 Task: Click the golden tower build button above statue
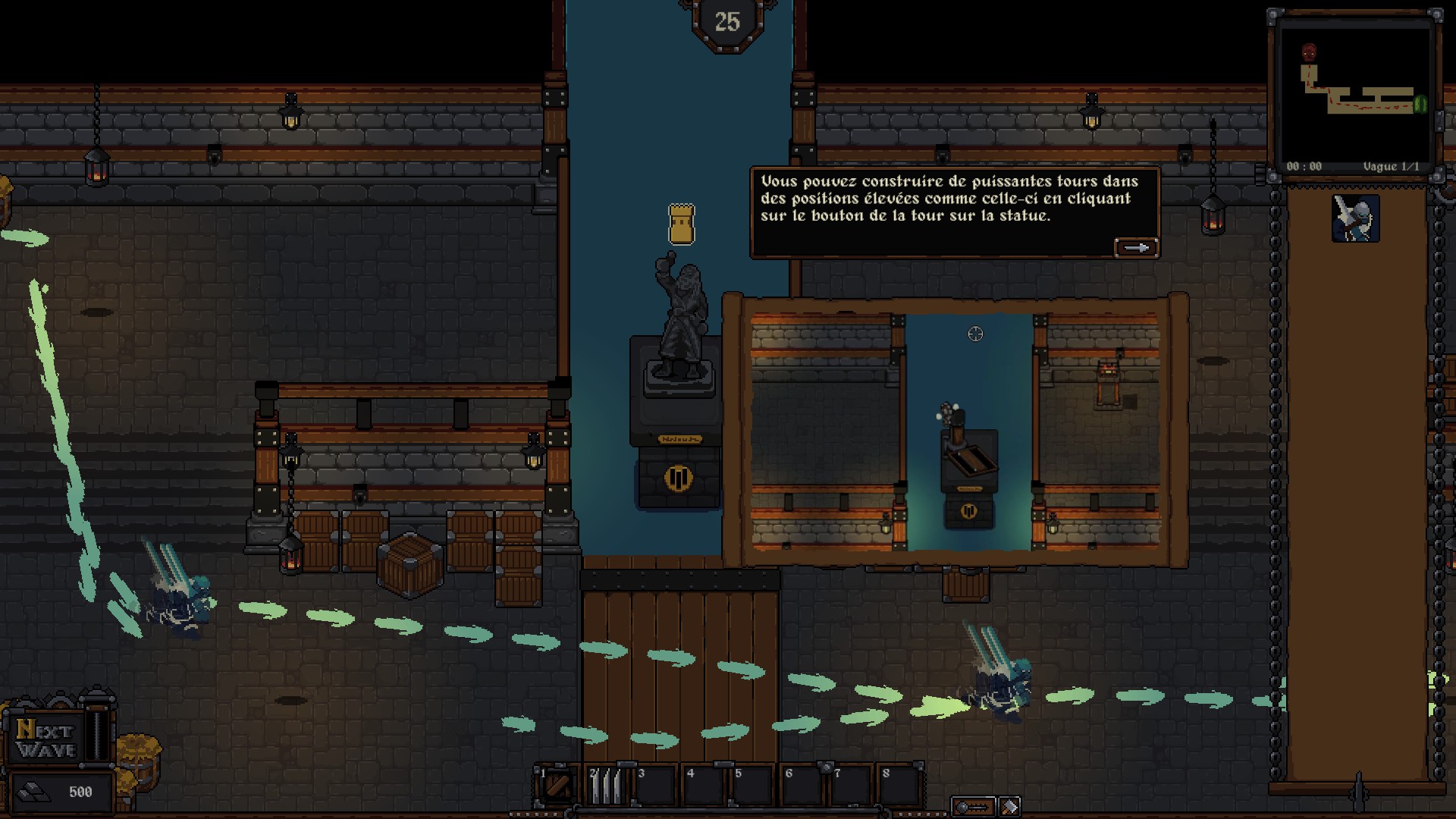coord(681,224)
